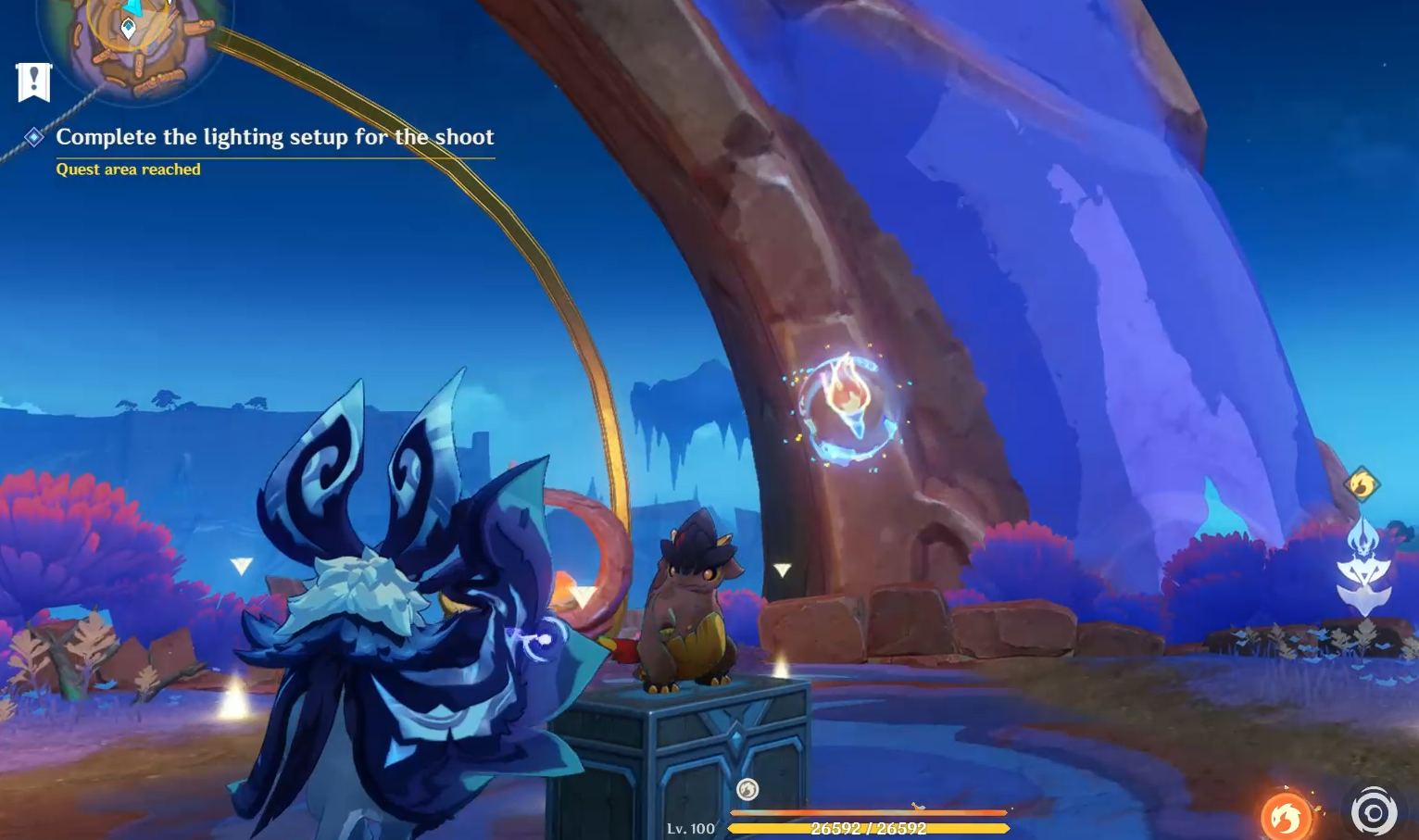The width and height of the screenshot is (1419, 840).
Task: Click the yellow 26592 HP bar
Action: [868, 827]
